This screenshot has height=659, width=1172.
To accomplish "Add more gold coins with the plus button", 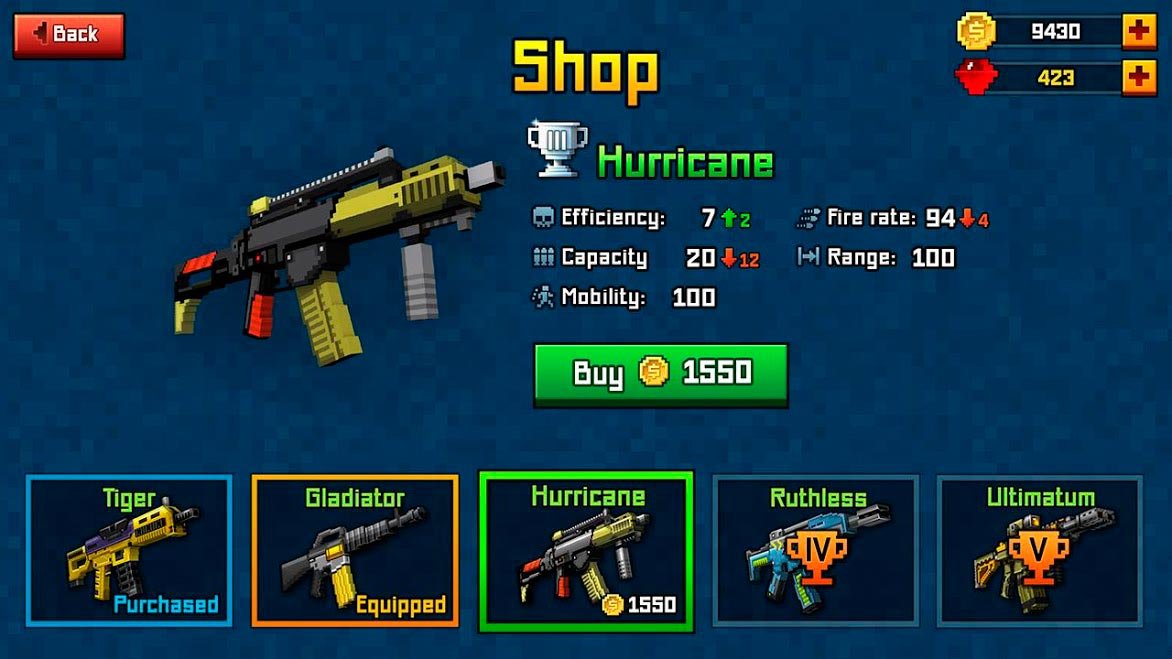I will pyautogui.click(x=1138, y=31).
